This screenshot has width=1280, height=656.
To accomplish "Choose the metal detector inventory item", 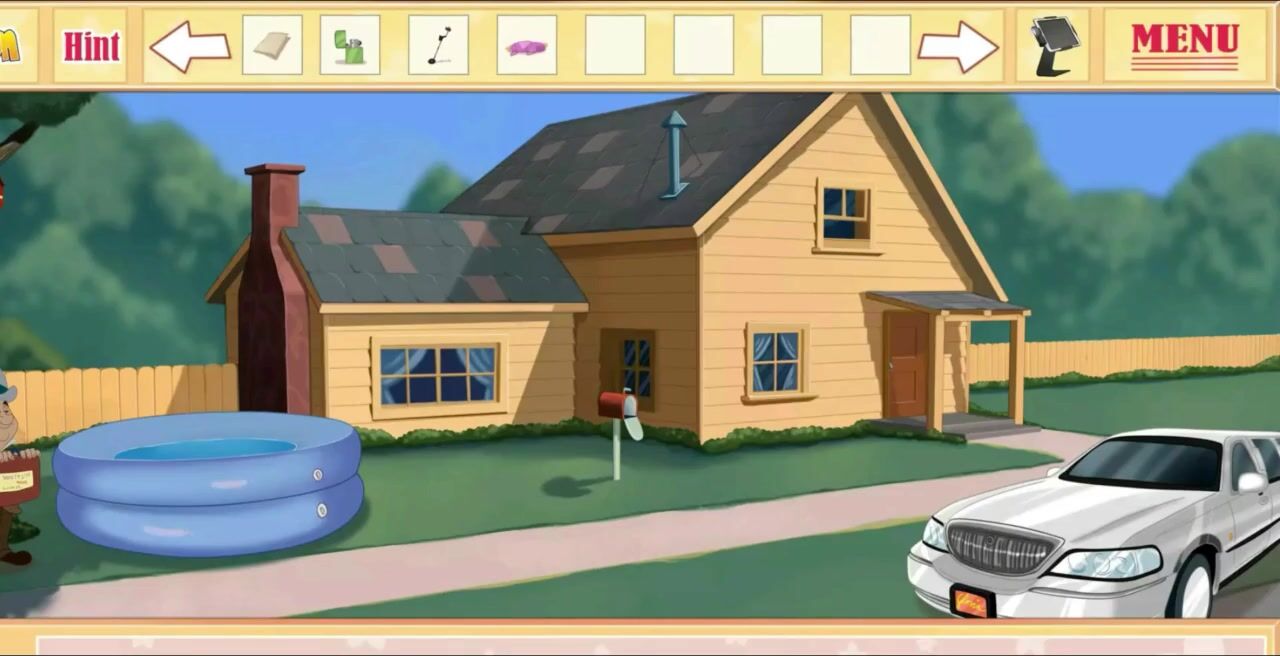I will (x=438, y=45).
